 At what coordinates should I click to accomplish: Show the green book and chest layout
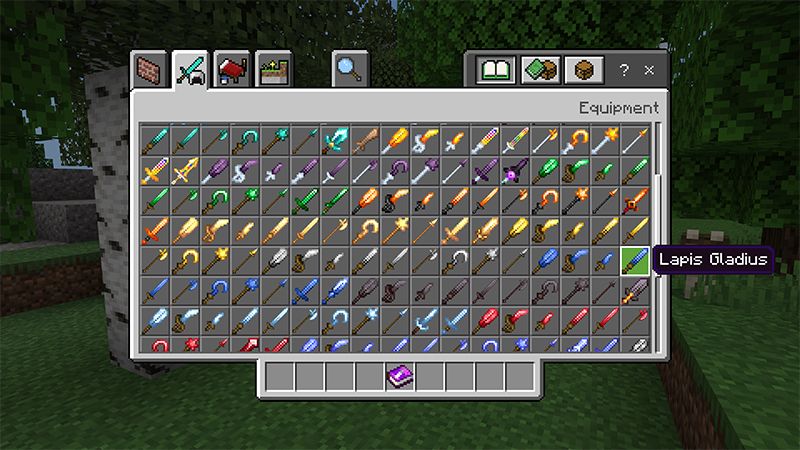[x=540, y=71]
